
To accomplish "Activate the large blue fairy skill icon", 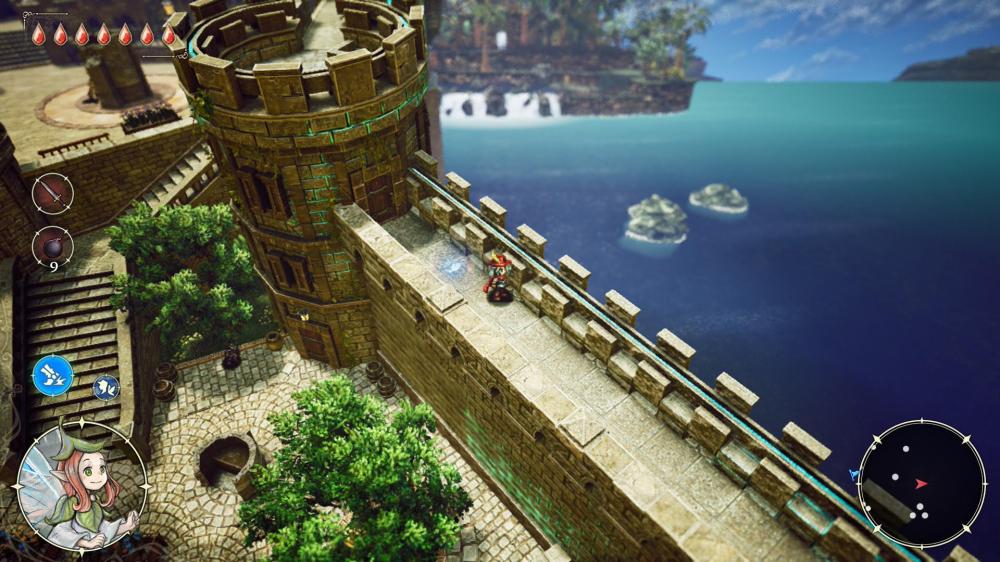I will click(x=52, y=376).
